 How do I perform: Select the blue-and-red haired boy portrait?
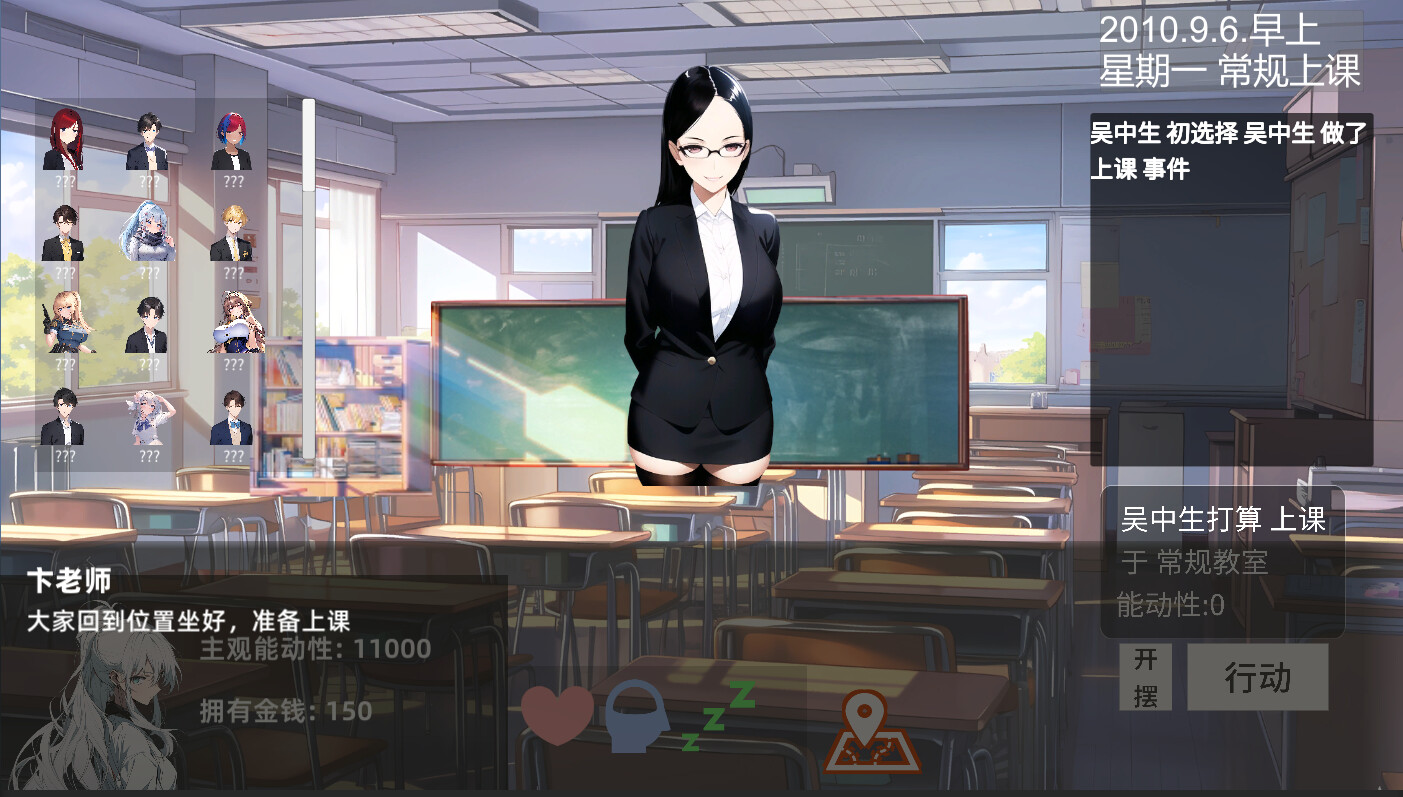tap(233, 140)
